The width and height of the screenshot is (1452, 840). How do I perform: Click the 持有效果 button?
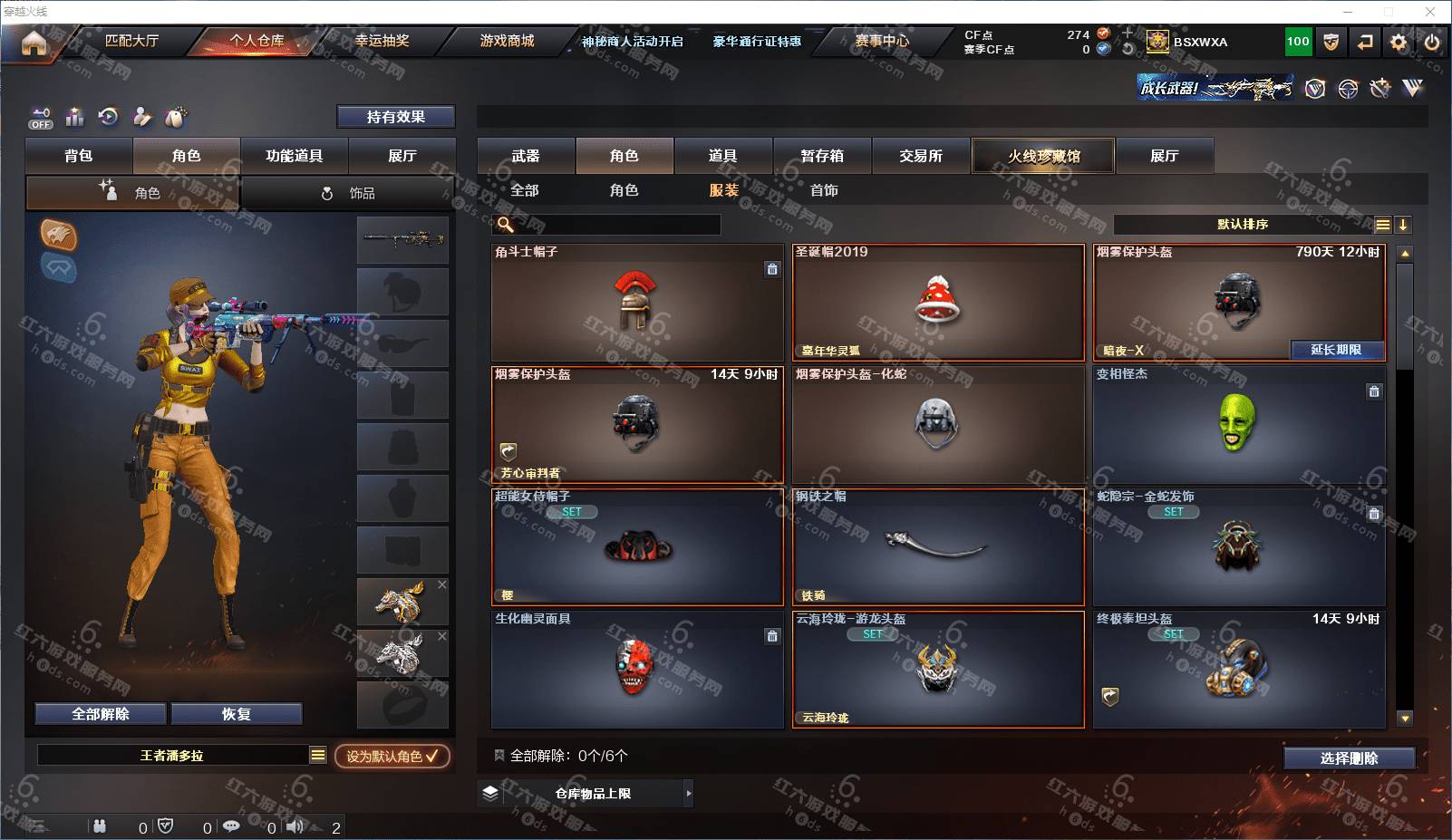396,117
